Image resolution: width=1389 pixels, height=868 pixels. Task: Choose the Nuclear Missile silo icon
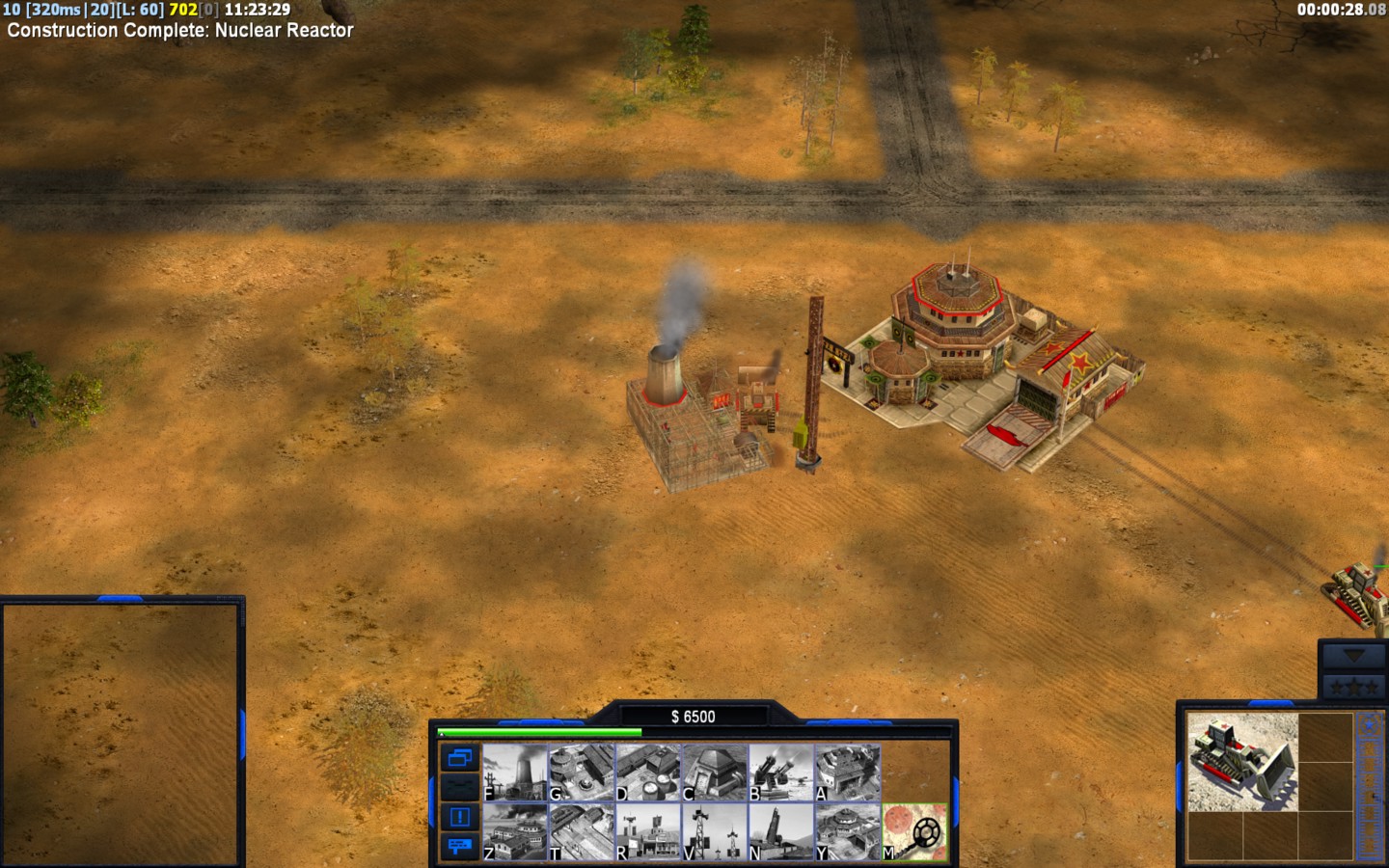781,831
